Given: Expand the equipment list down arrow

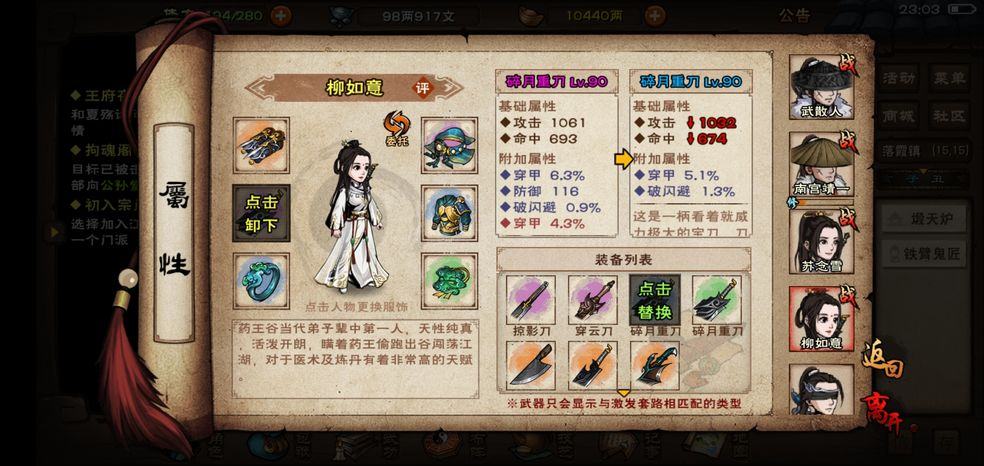Looking at the screenshot, I should [x=624, y=392].
